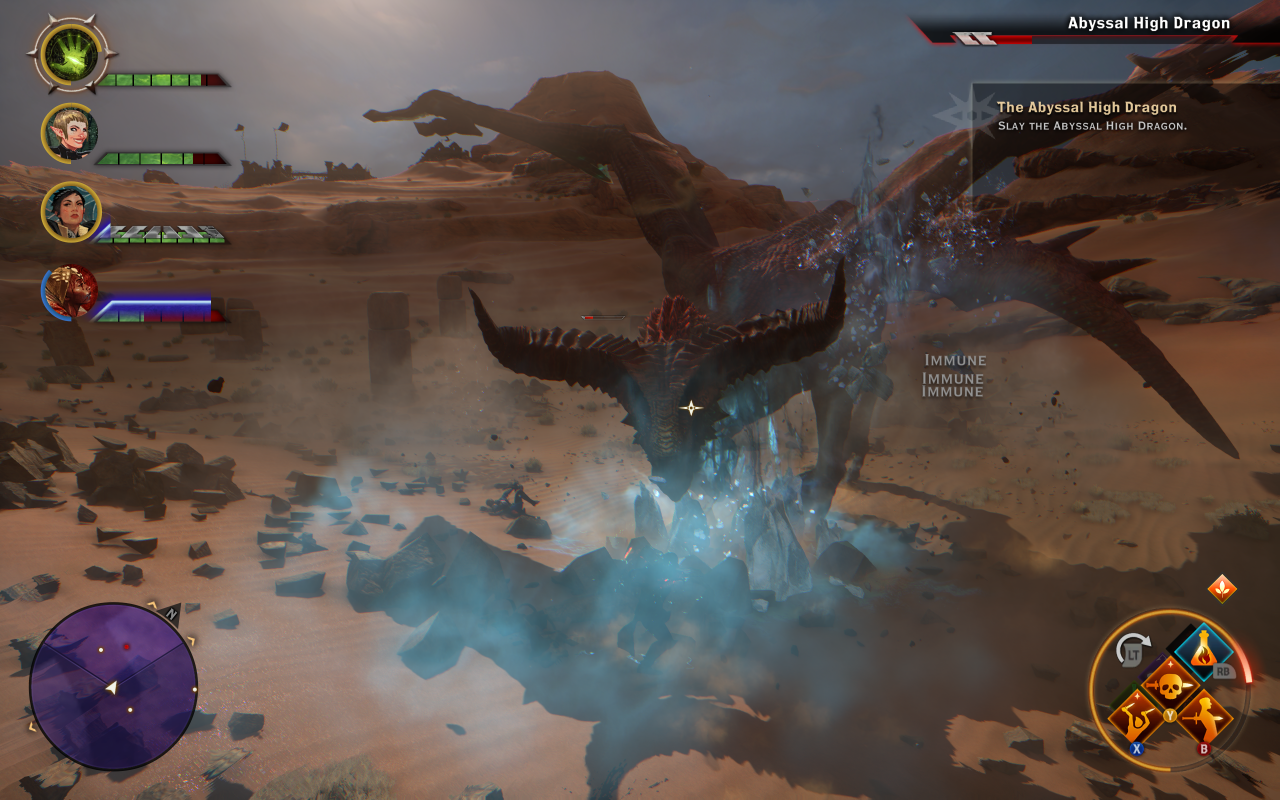Screen dimensions: 1280x800
Task: Toggle the ability wheel swap arrow
Action: [x=1132, y=650]
